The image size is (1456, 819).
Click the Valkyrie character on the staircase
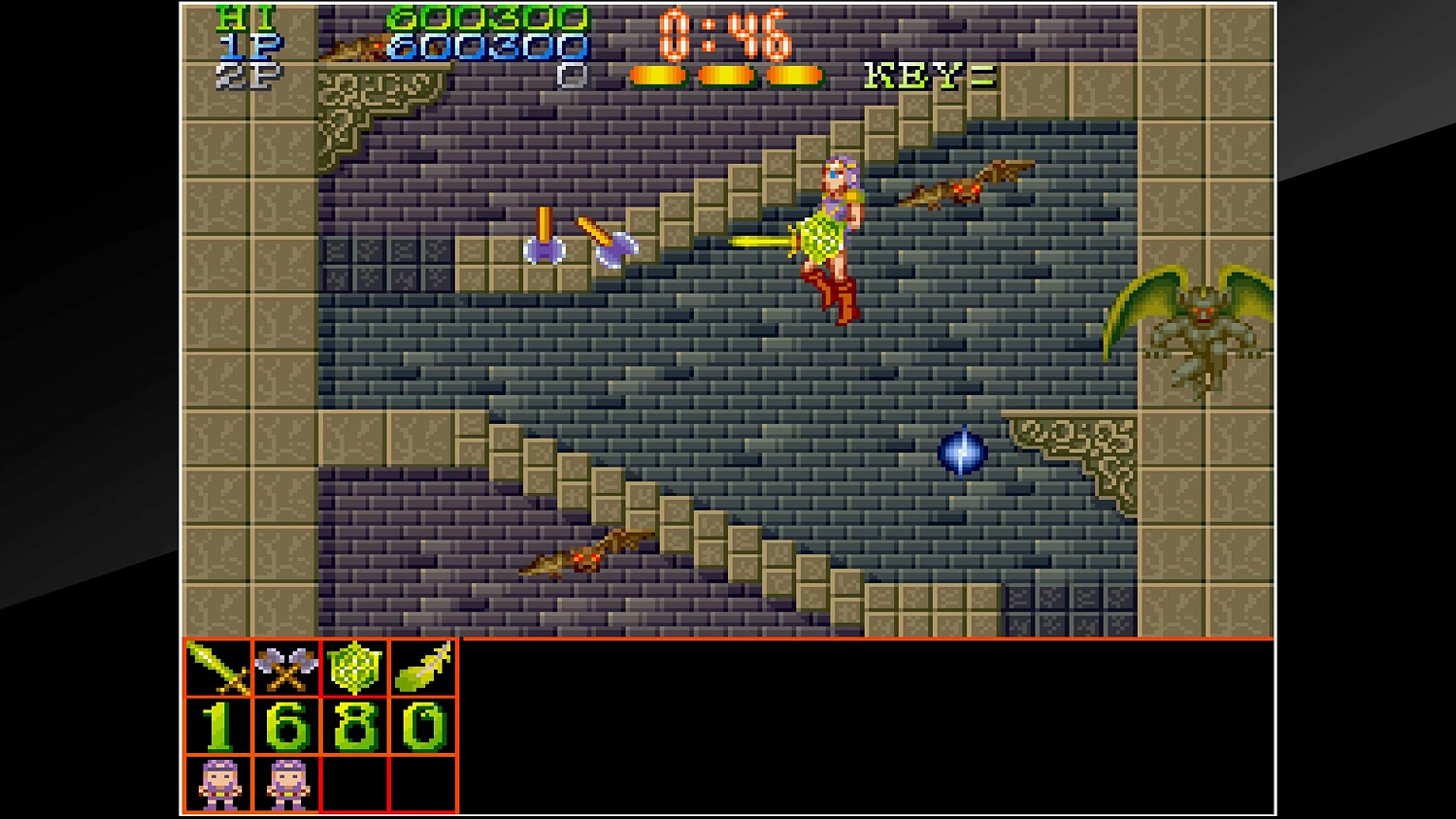click(x=837, y=238)
